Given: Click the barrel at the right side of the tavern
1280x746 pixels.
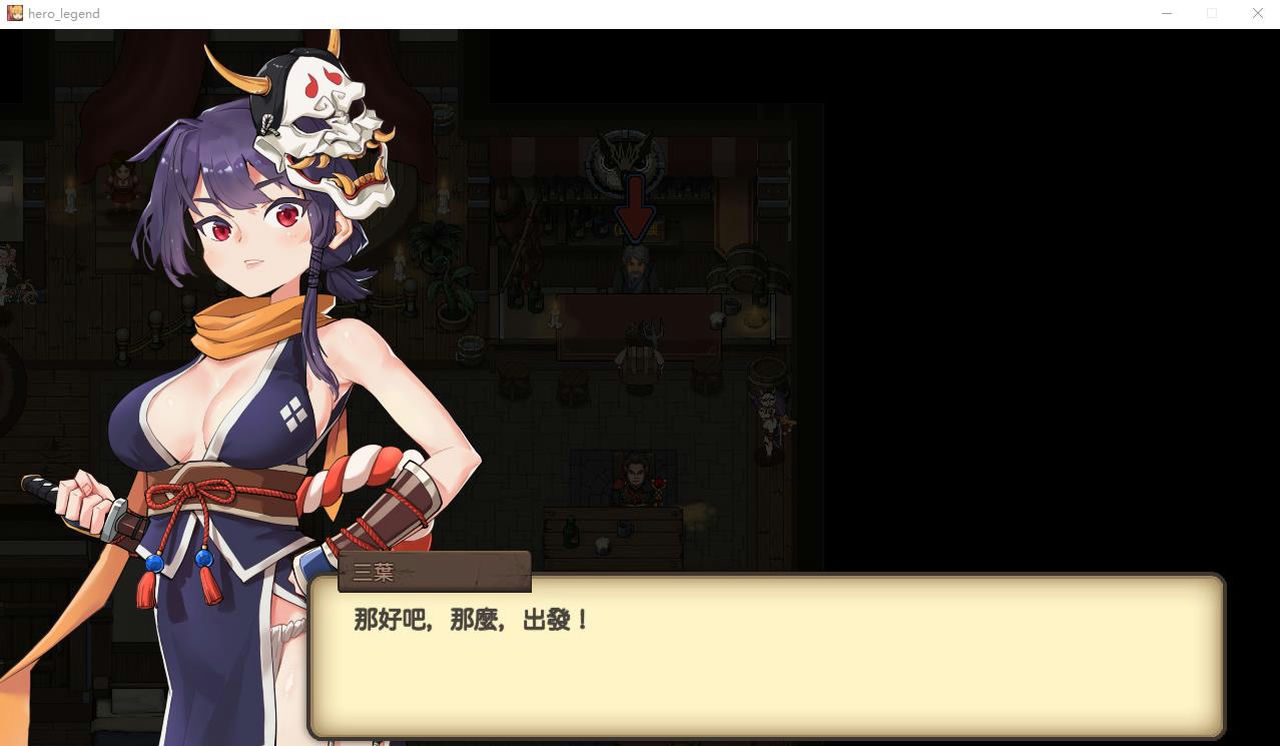Looking at the screenshot, I should 766,374.
